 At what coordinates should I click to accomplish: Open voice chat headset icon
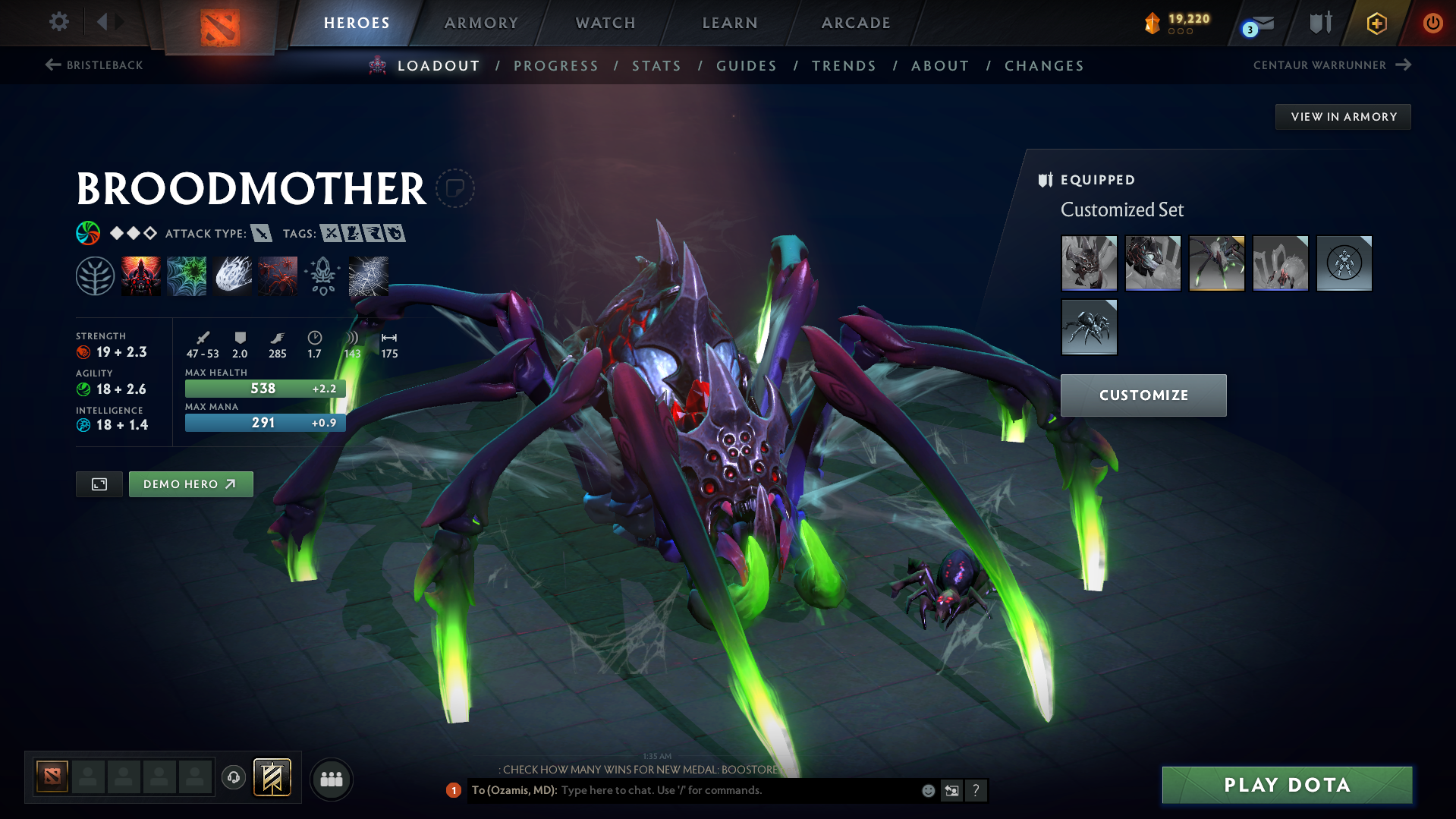(233, 778)
